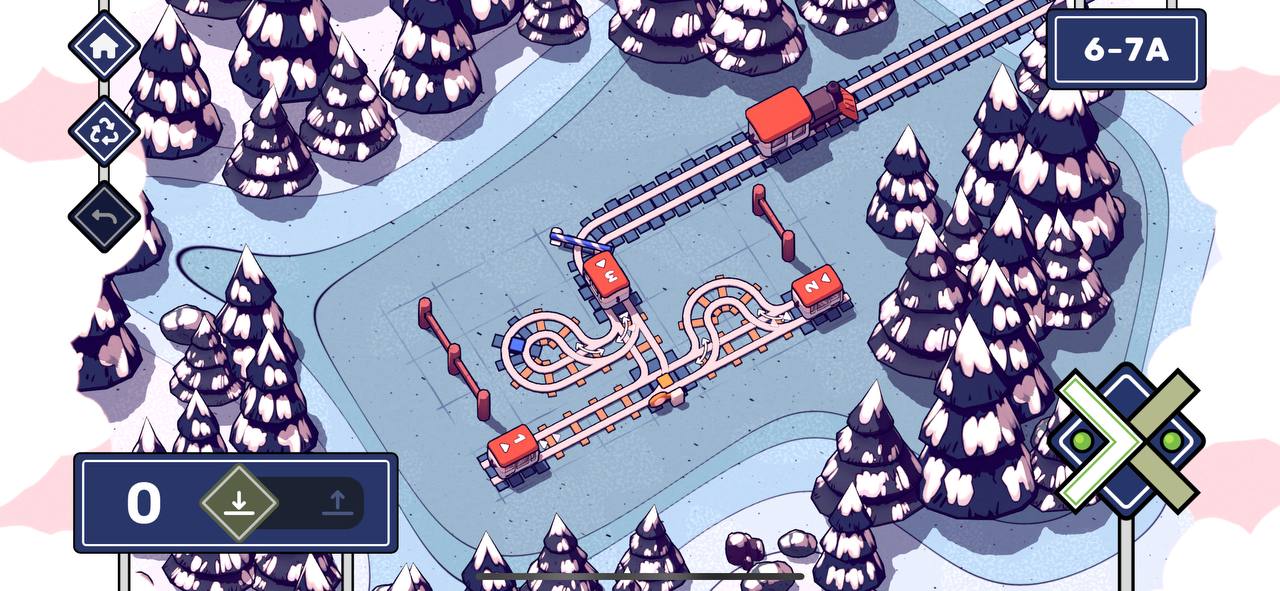Restart the level with the recycle arrows
This screenshot has width=1280, height=591.
click(x=104, y=131)
